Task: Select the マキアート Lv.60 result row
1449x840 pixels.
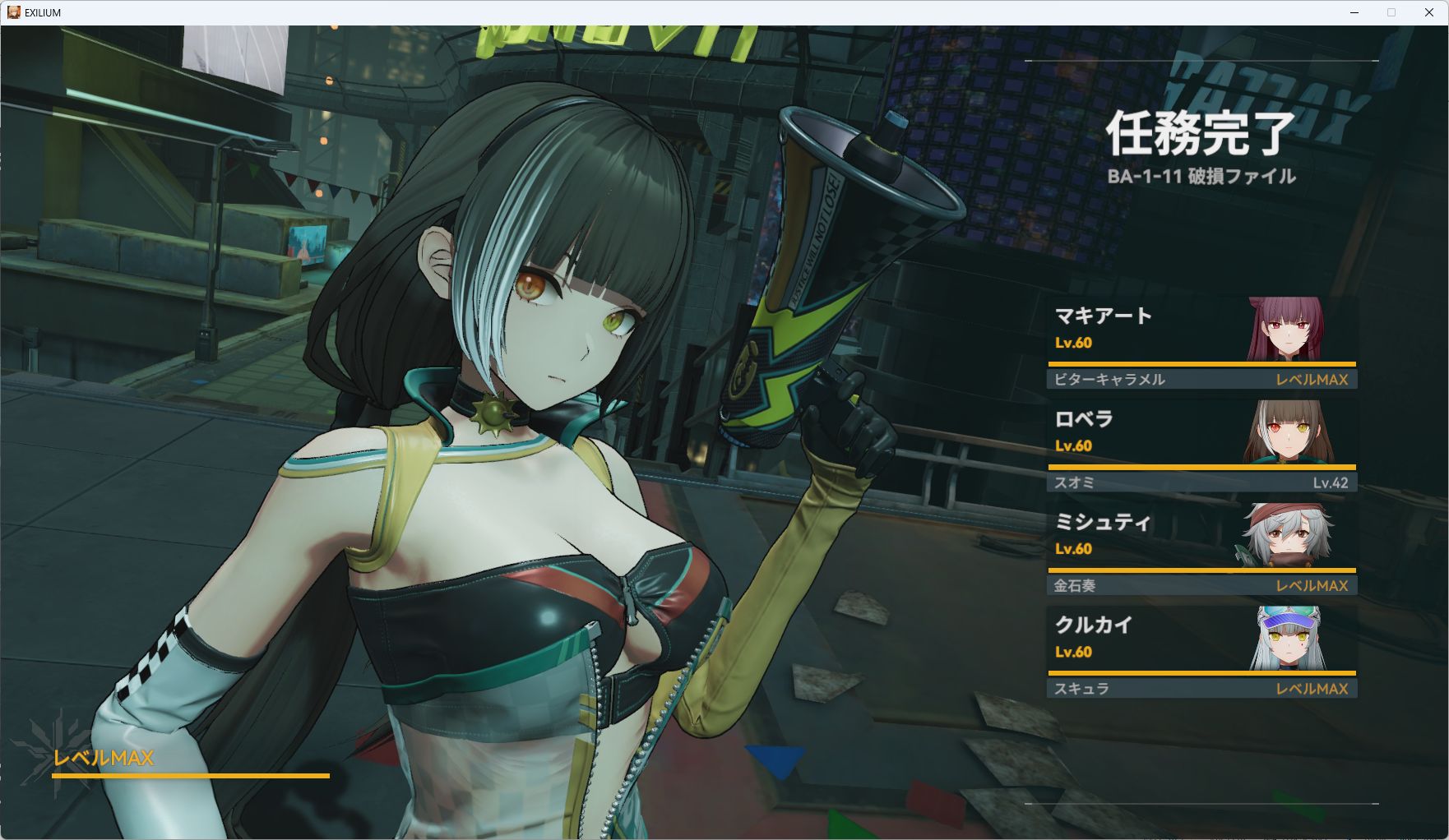Action: pos(1201,330)
